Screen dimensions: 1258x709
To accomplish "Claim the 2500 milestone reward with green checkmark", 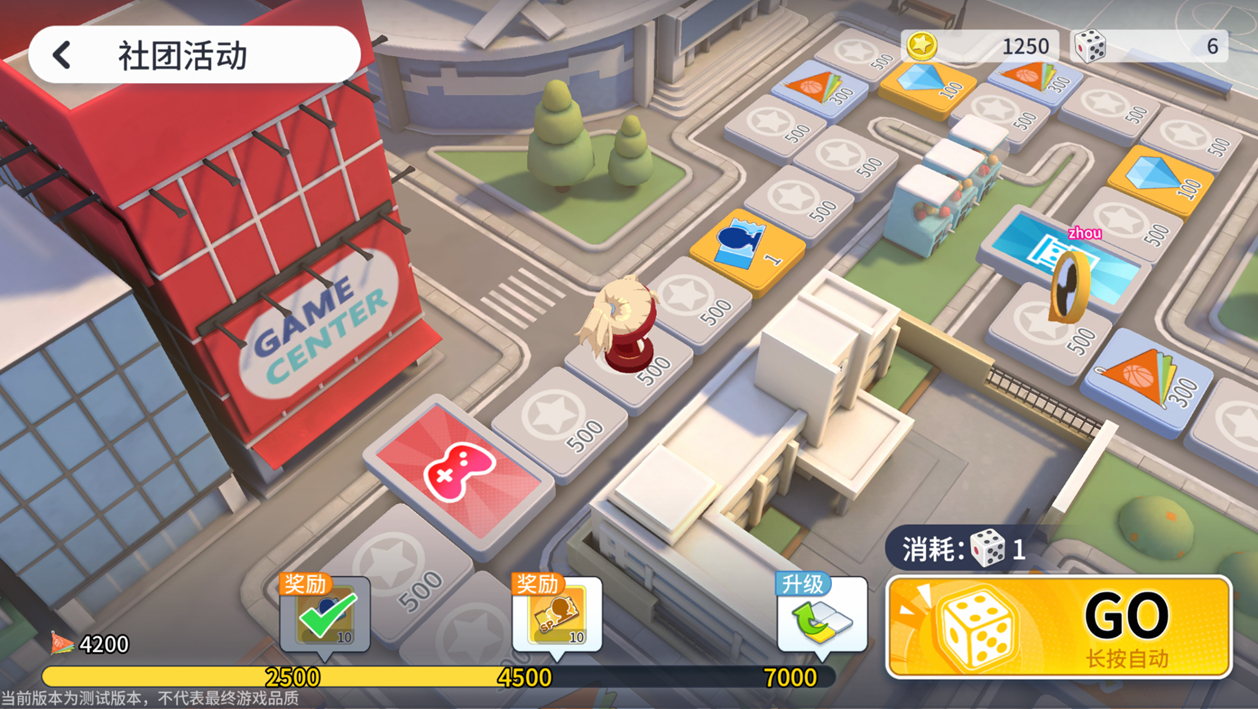I will 325,617.
